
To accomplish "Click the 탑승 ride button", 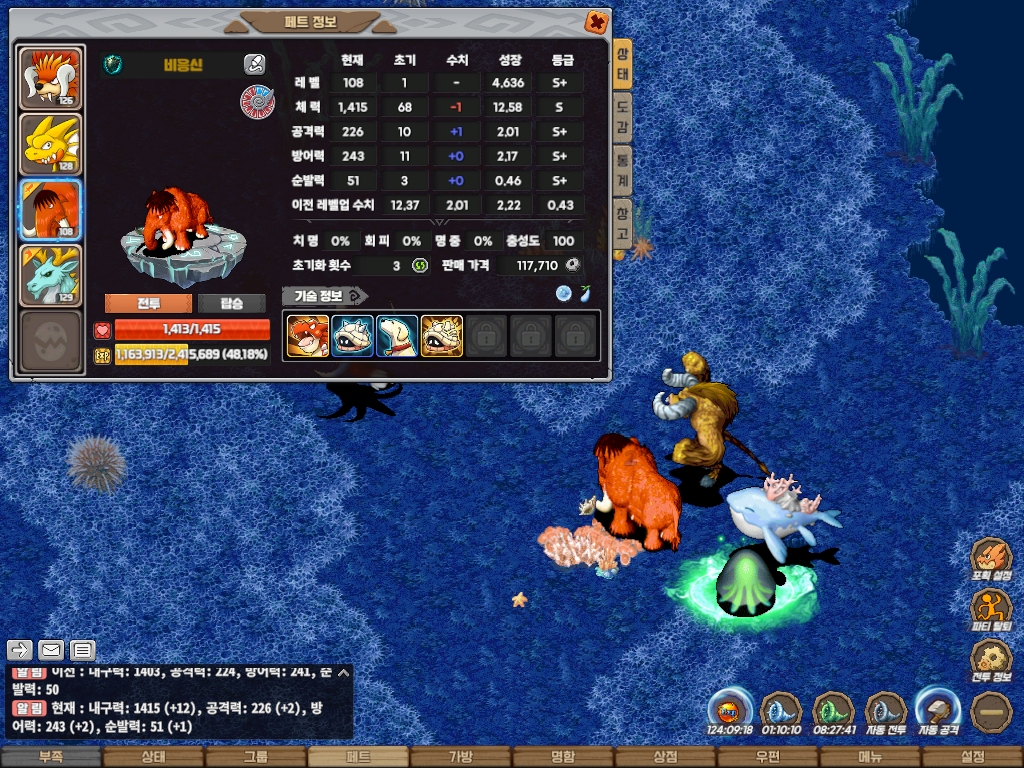I will tap(231, 303).
